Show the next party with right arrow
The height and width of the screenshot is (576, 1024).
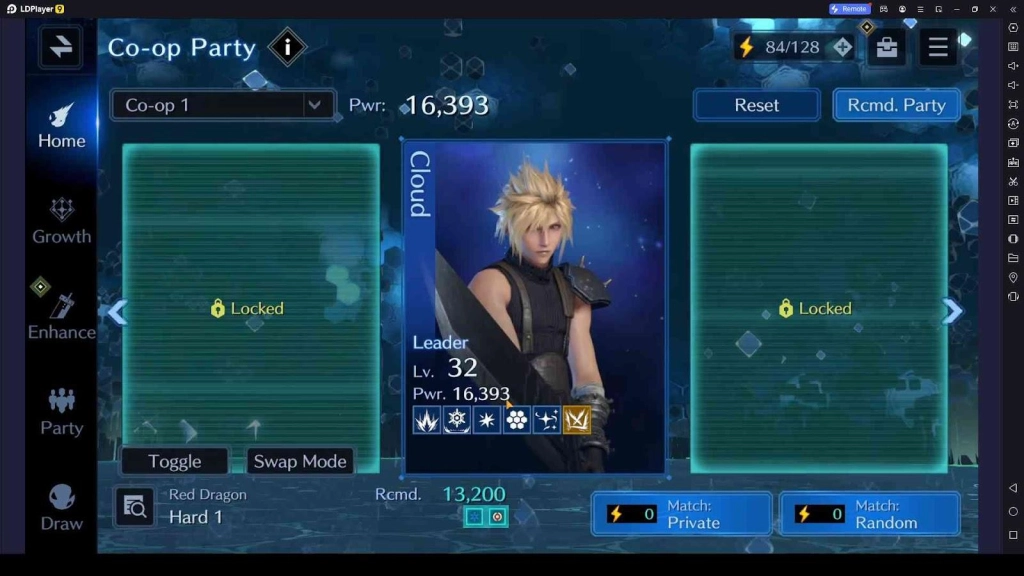click(952, 312)
